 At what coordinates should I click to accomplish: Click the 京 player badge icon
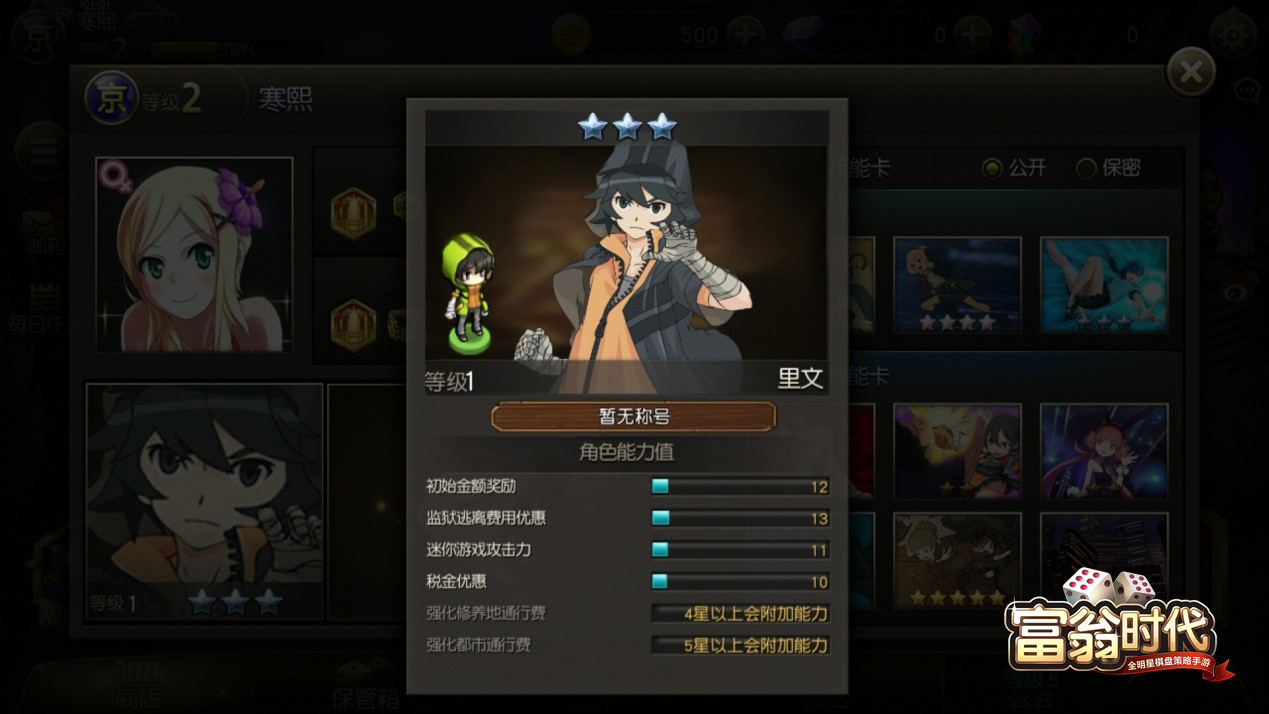pos(111,97)
